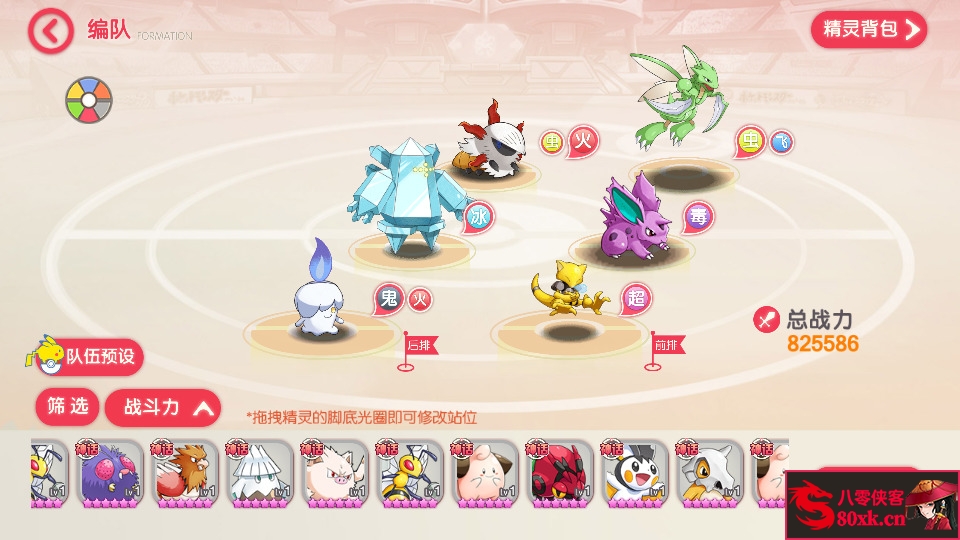
Task: Select the red Scolipede card
Action: [559, 473]
